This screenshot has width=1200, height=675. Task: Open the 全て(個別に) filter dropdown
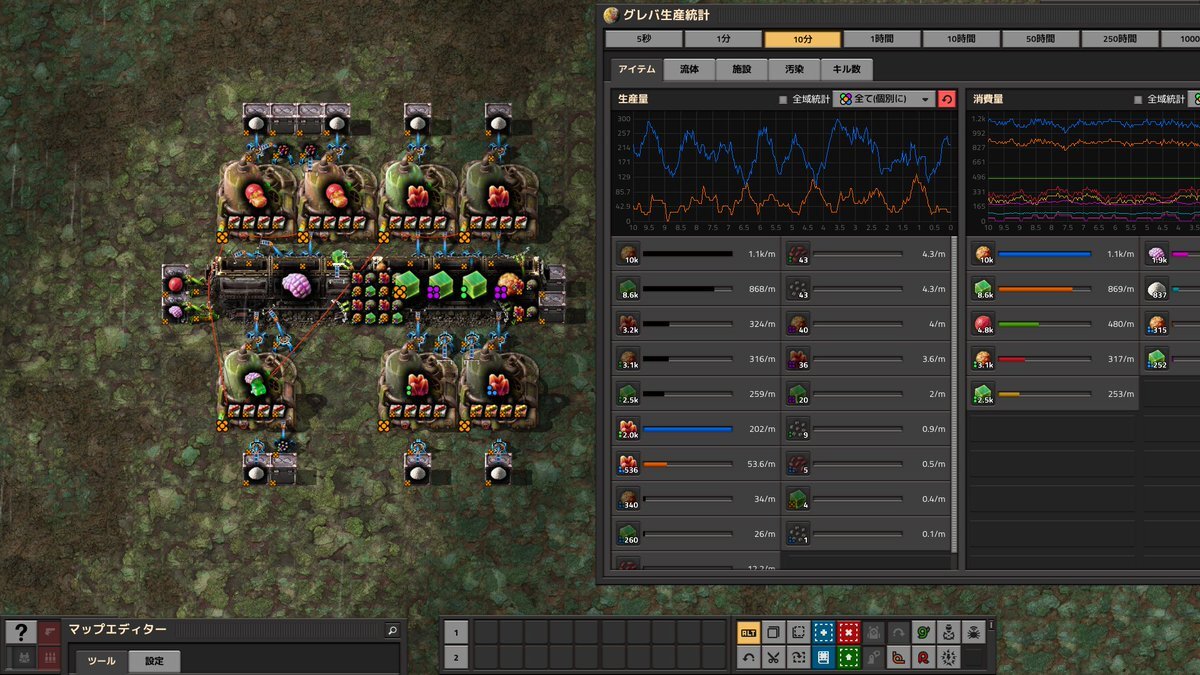[885, 99]
